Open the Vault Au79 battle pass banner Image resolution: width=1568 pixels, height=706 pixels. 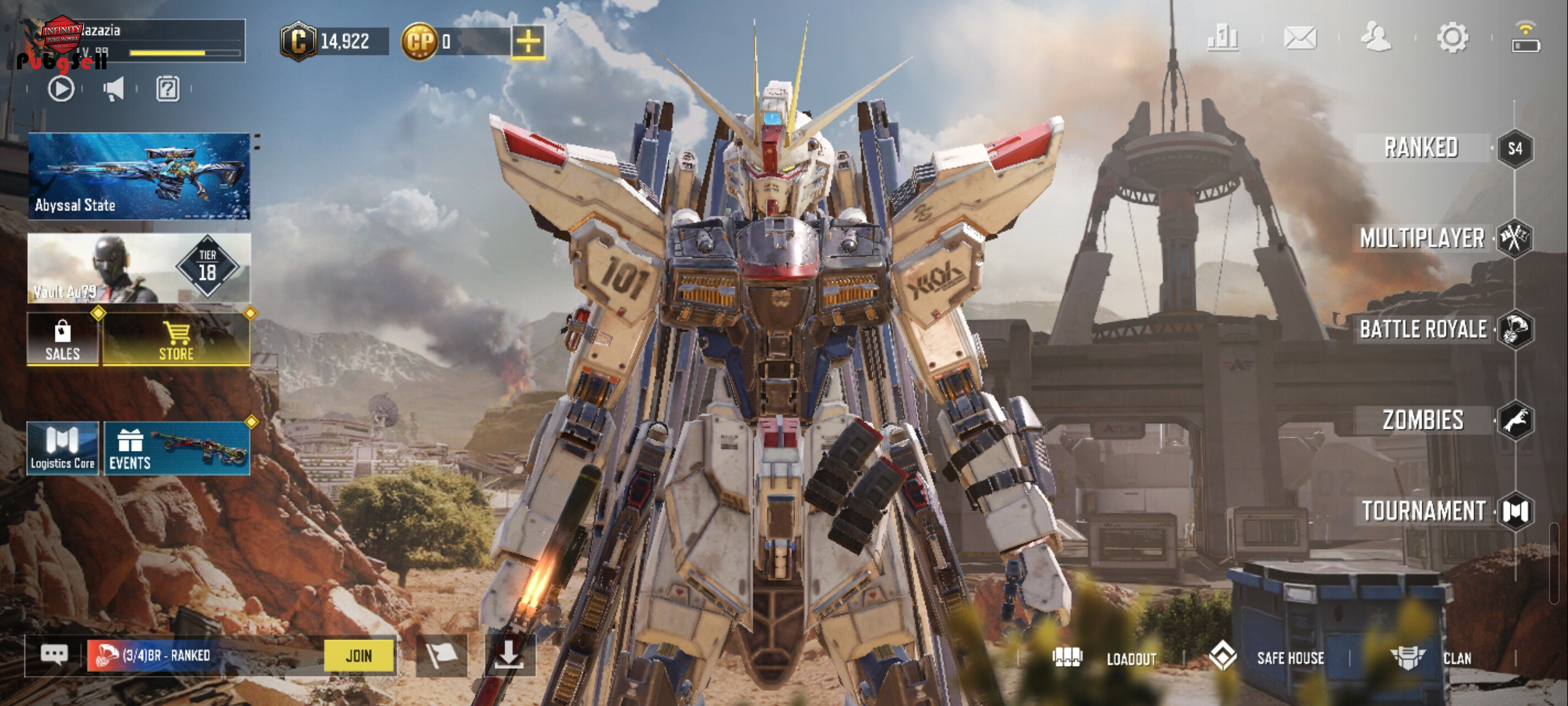139,268
